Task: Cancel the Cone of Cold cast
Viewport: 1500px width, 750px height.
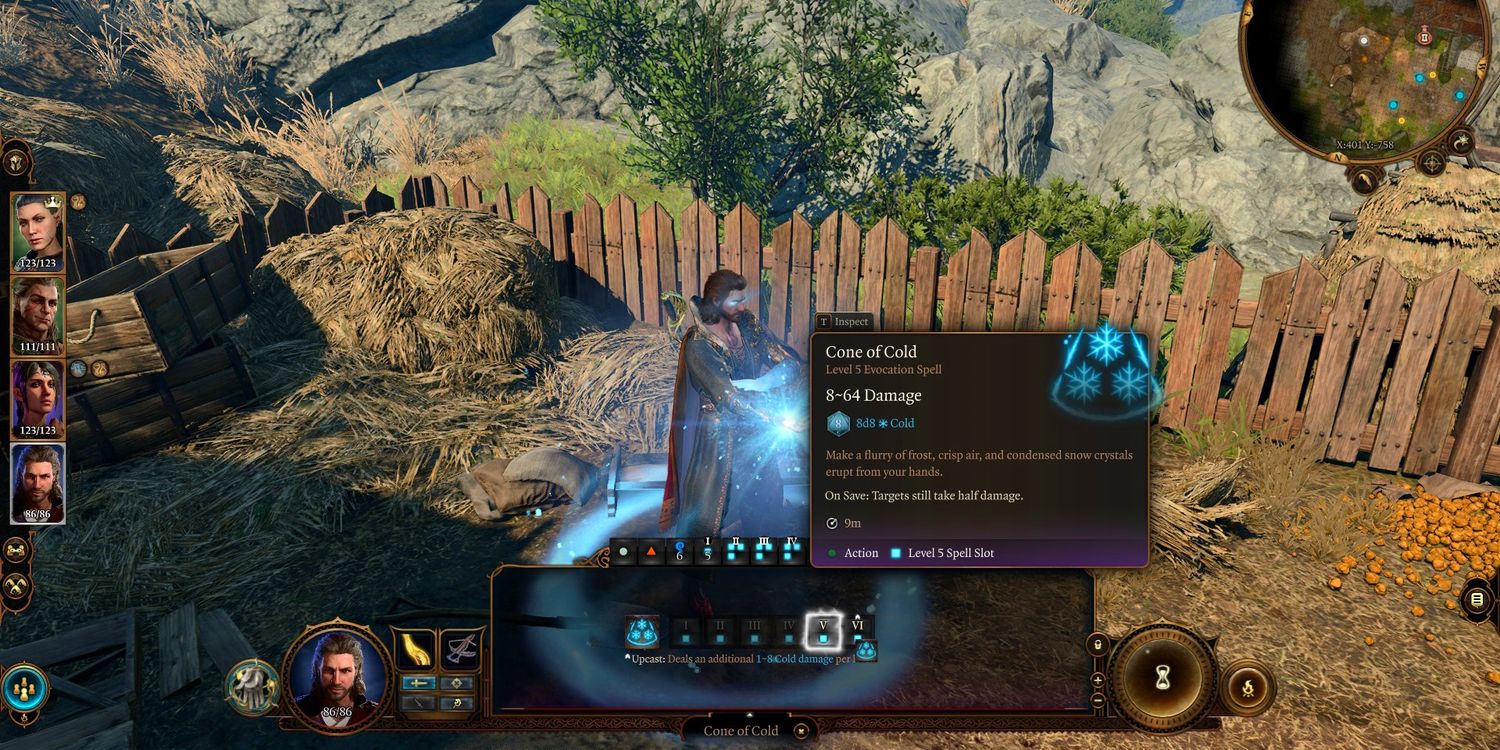Action: [800, 731]
